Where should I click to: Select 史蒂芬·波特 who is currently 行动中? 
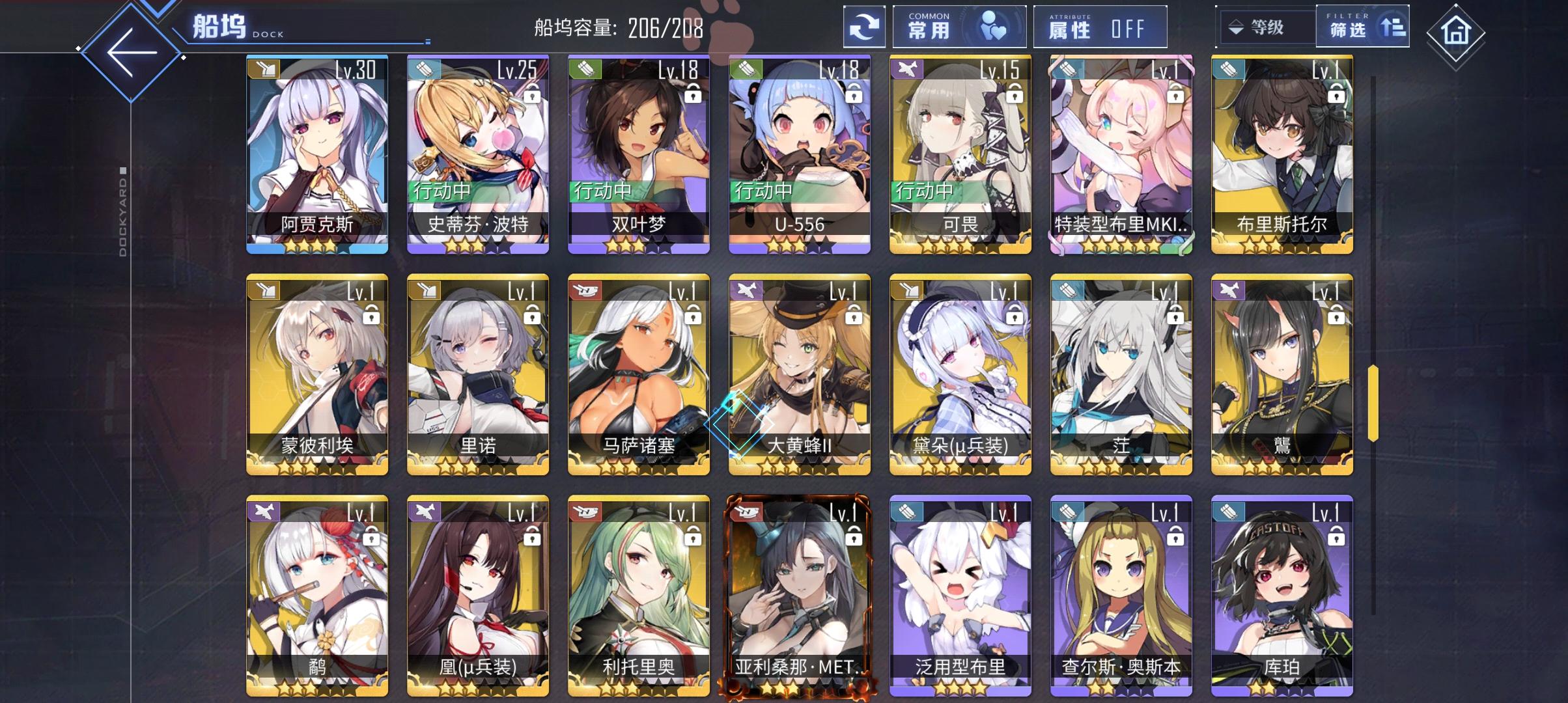tap(475, 150)
